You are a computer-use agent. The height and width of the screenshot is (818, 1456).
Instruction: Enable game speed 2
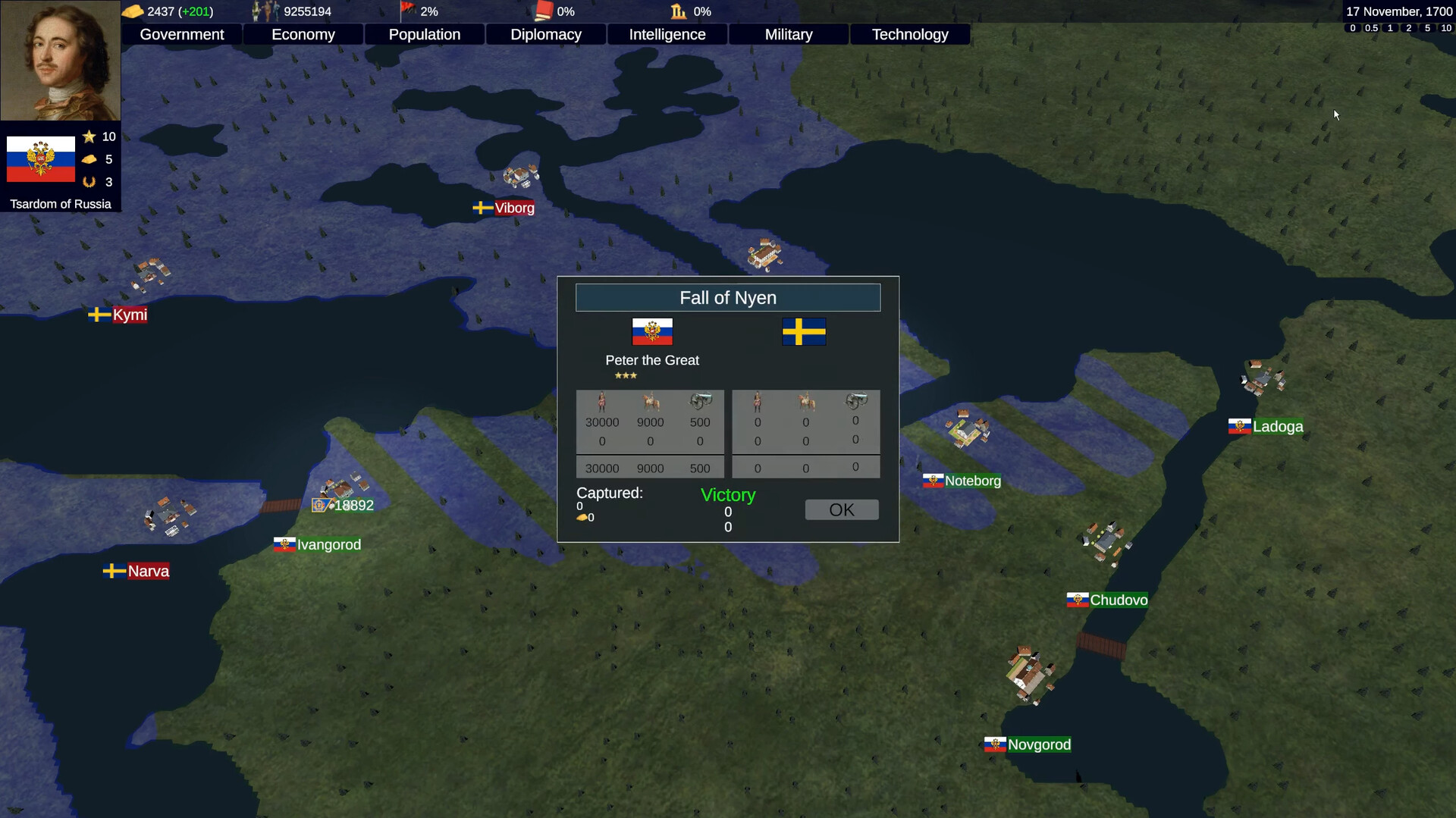[1409, 27]
